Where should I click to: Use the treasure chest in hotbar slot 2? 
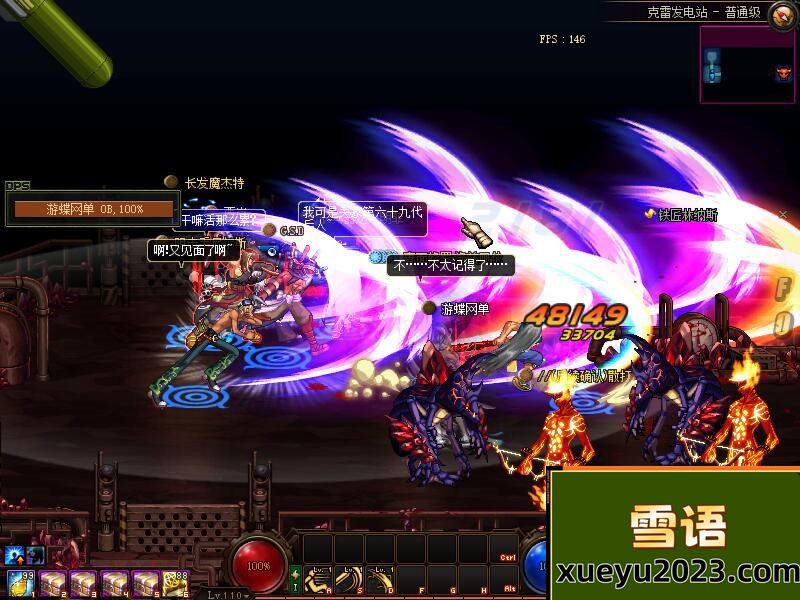click(51, 581)
